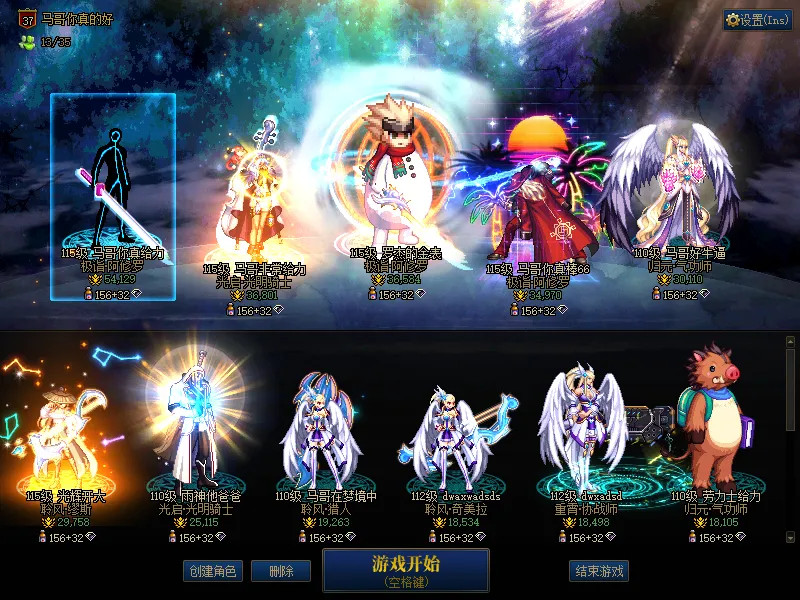
Task: Click the 删除 delete character button
Action: 280,571
